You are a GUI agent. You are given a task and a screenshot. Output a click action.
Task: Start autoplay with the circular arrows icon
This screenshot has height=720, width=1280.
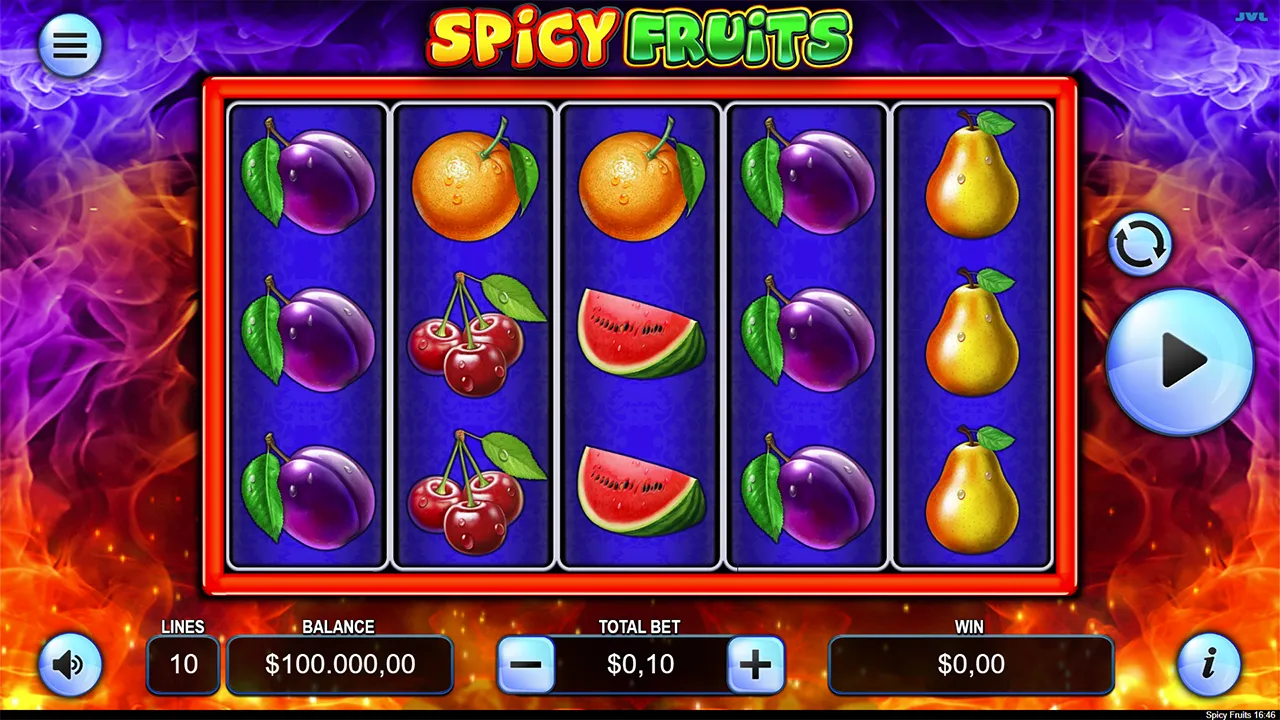[1140, 243]
